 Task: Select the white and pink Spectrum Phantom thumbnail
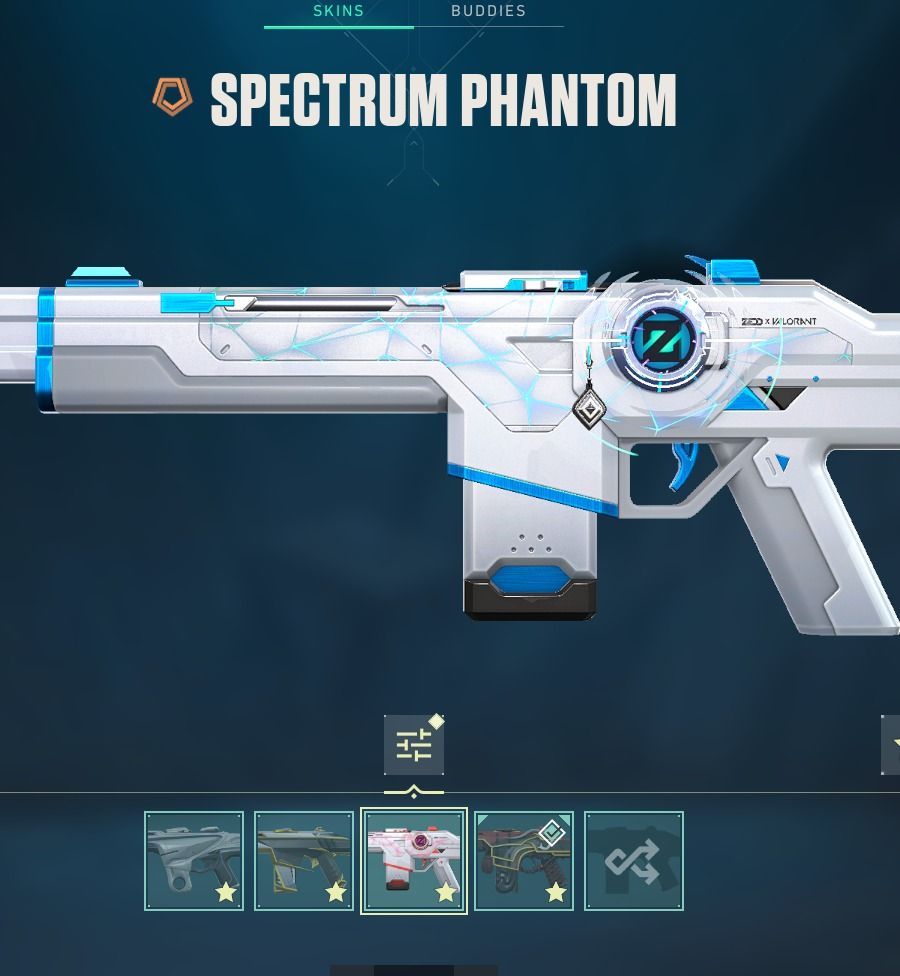click(x=414, y=861)
